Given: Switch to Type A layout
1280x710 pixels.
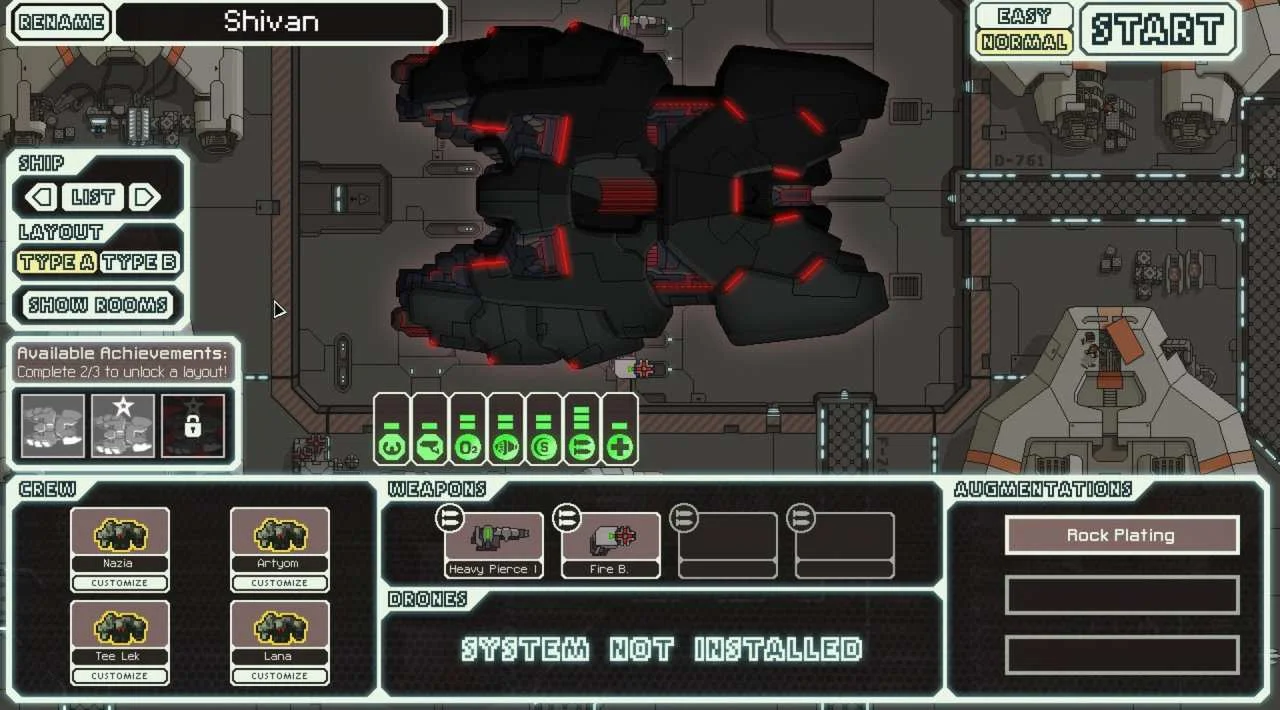Looking at the screenshot, I should tap(57, 263).
